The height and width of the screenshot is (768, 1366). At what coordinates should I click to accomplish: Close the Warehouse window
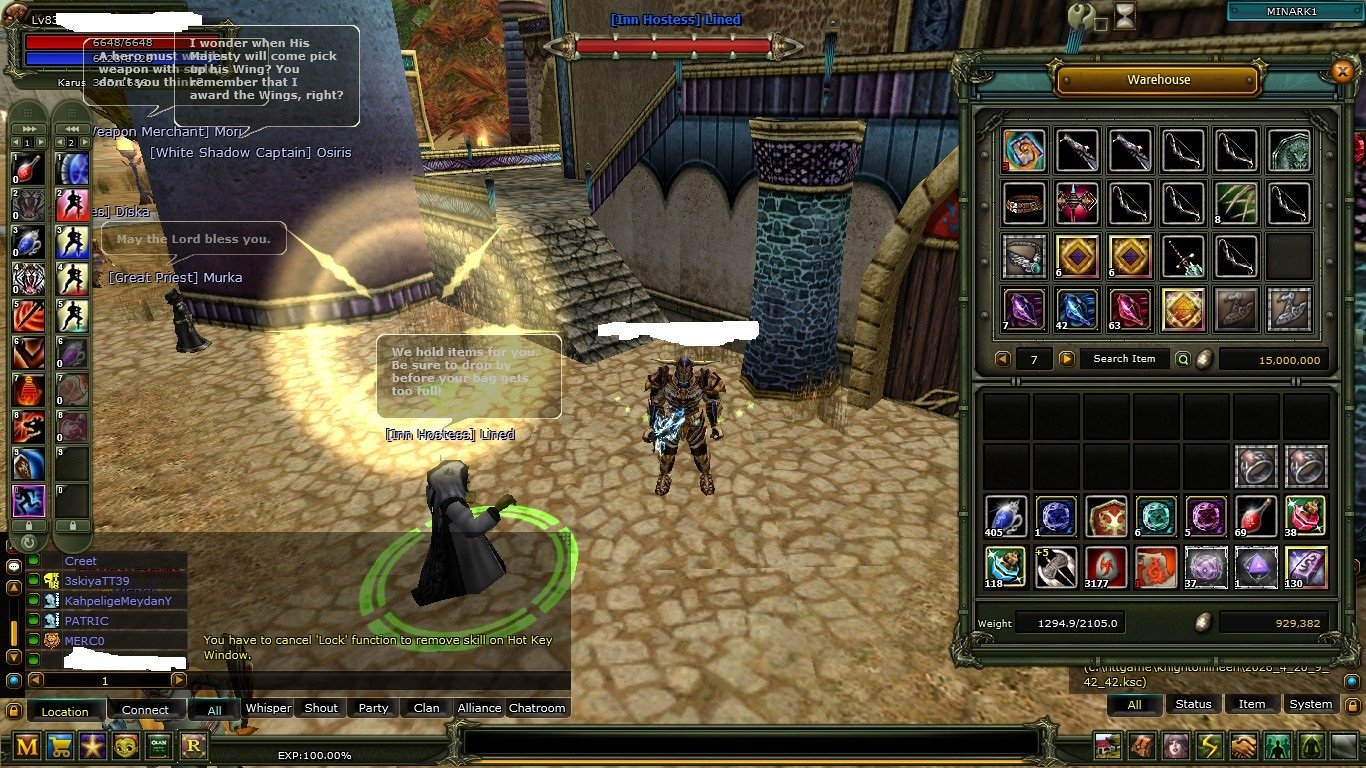1342,71
